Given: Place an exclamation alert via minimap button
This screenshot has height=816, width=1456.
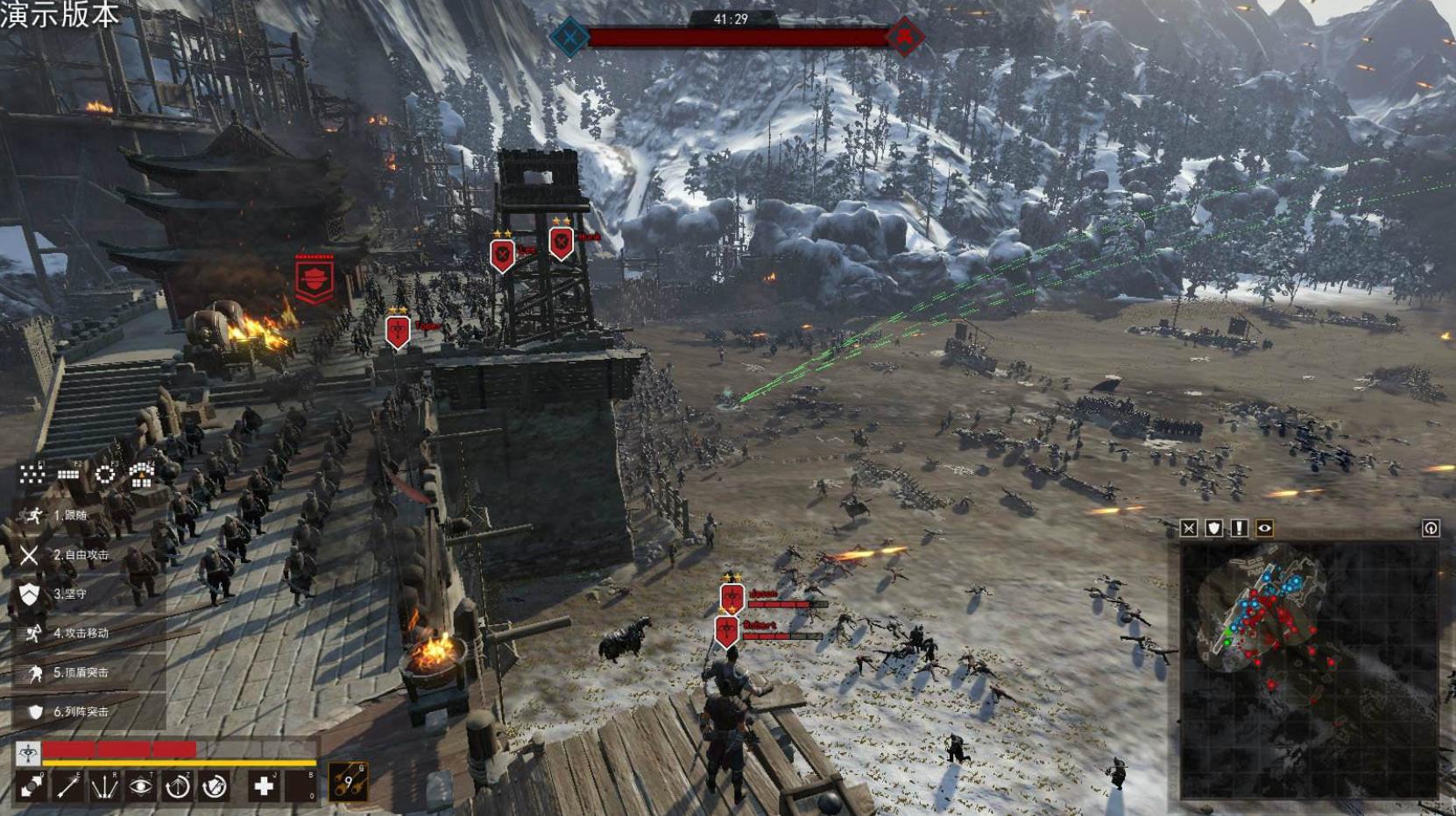Looking at the screenshot, I should (x=1239, y=528).
